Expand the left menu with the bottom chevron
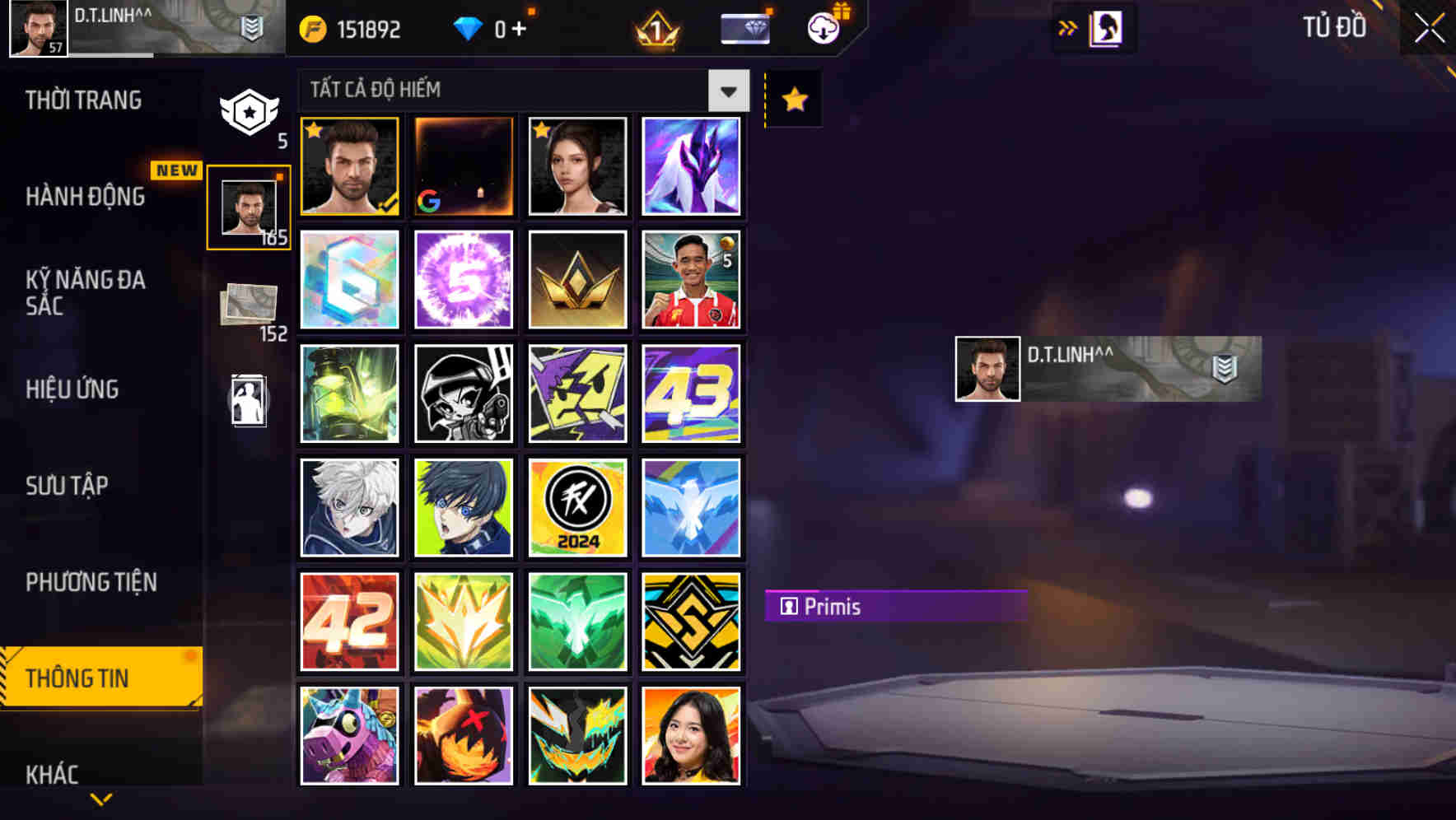The height and width of the screenshot is (820, 1456). click(x=101, y=797)
